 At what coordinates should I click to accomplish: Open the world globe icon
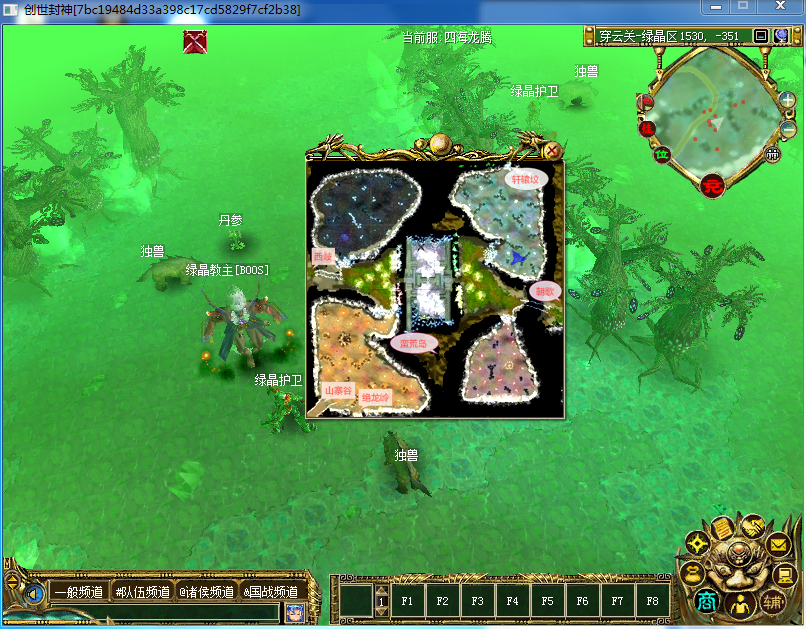781,36
